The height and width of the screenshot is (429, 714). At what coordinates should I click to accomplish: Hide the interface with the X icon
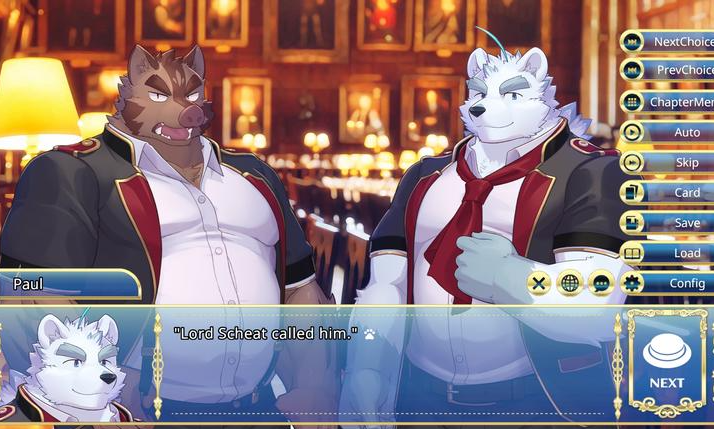point(540,283)
